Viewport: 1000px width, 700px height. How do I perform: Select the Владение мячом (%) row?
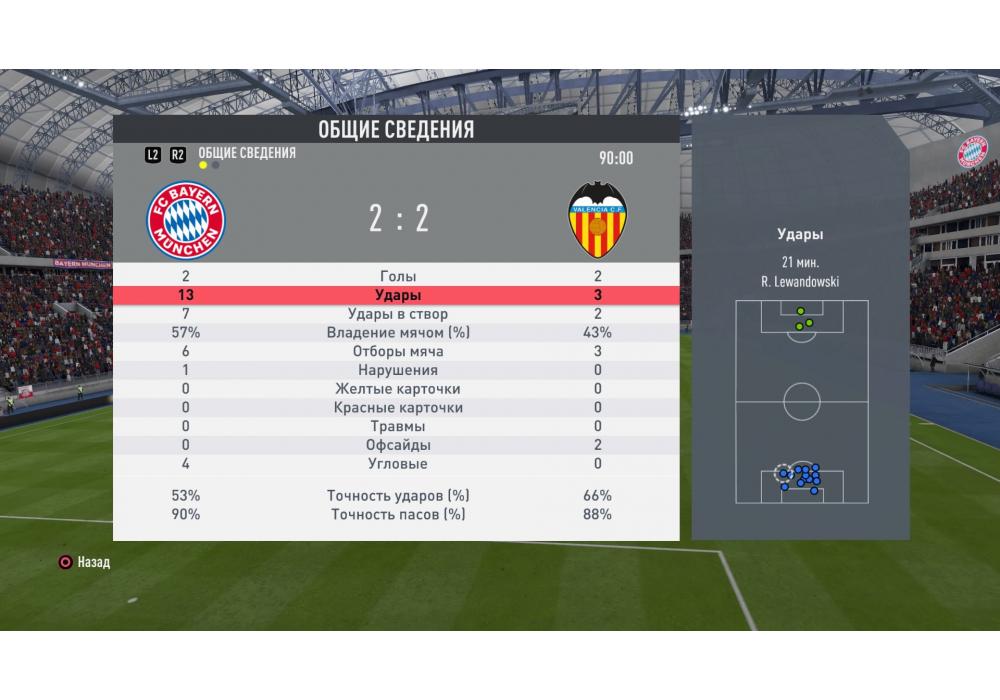[398, 333]
